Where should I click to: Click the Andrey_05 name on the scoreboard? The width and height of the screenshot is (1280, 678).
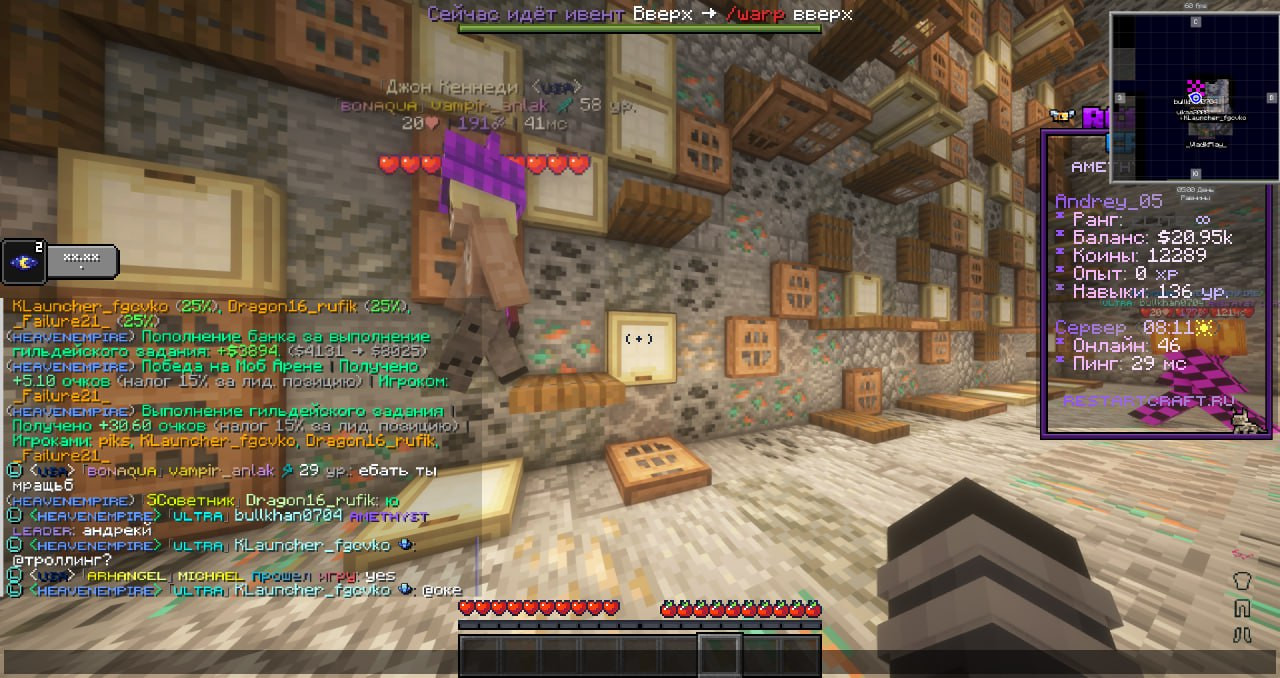click(x=1108, y=202)
